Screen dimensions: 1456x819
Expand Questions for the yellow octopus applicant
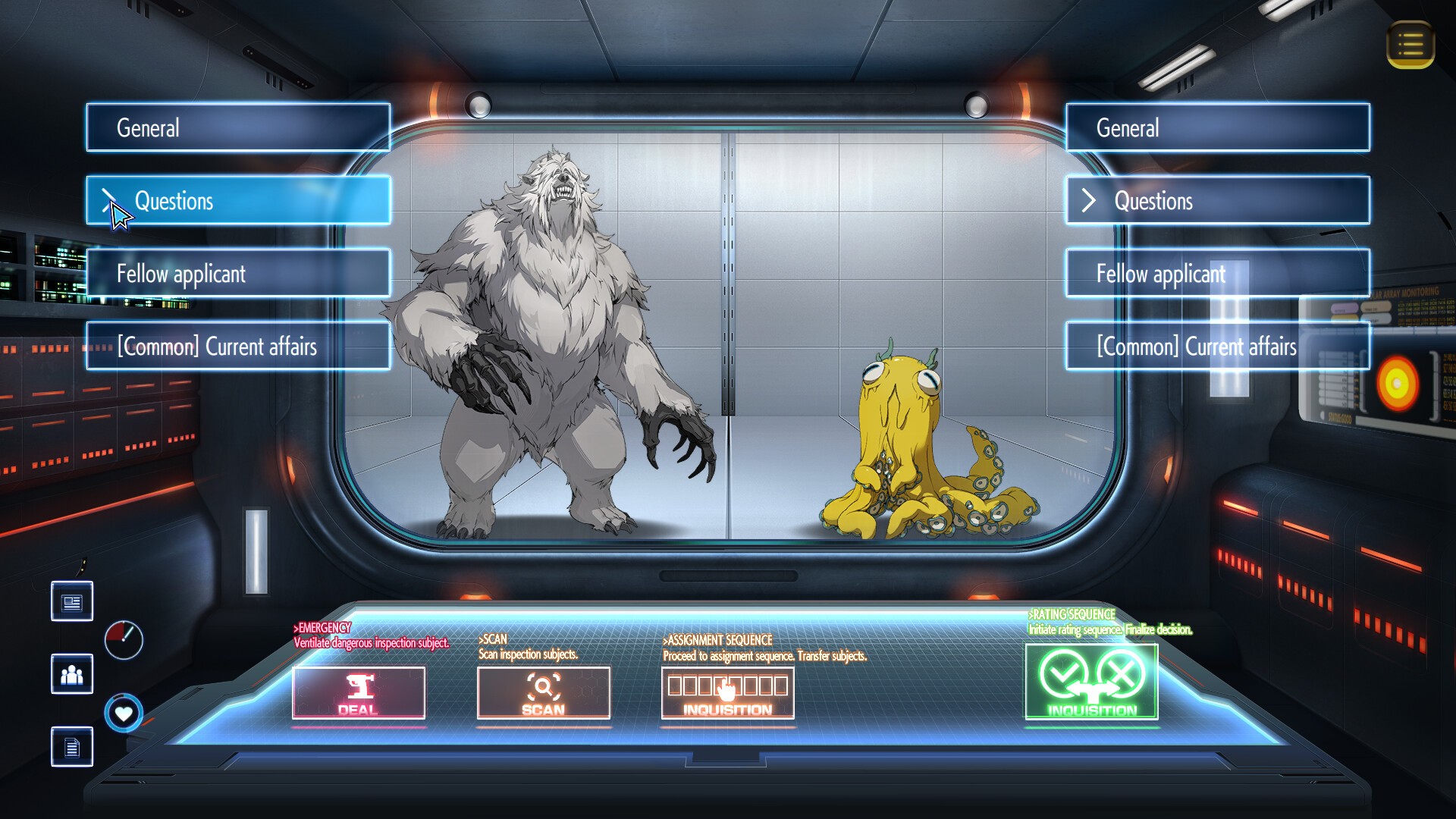(x=1217, y=200)
